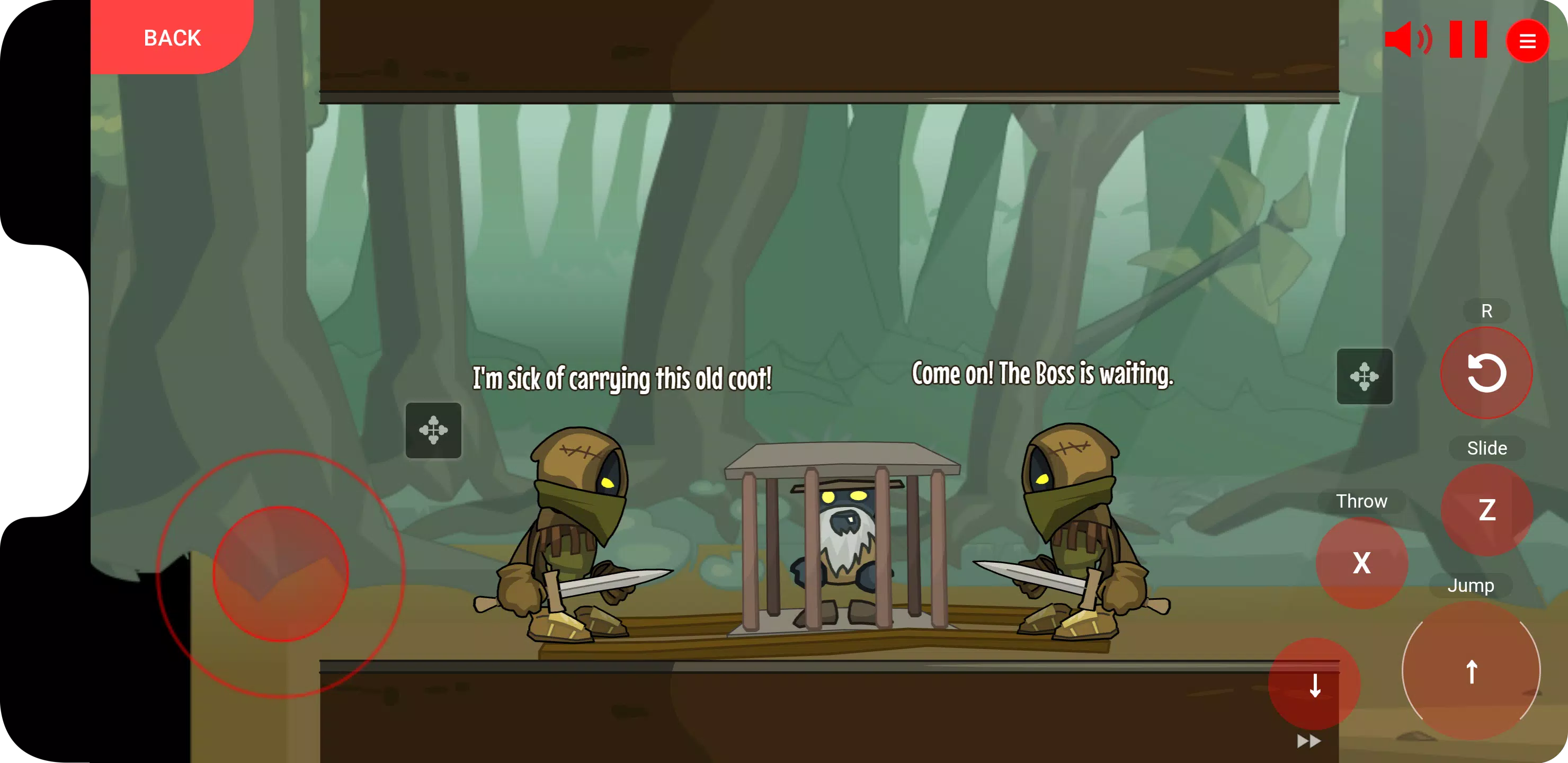1568x763 pixels.
Task: Tap the down-arrow control button
Action: 1315,685
